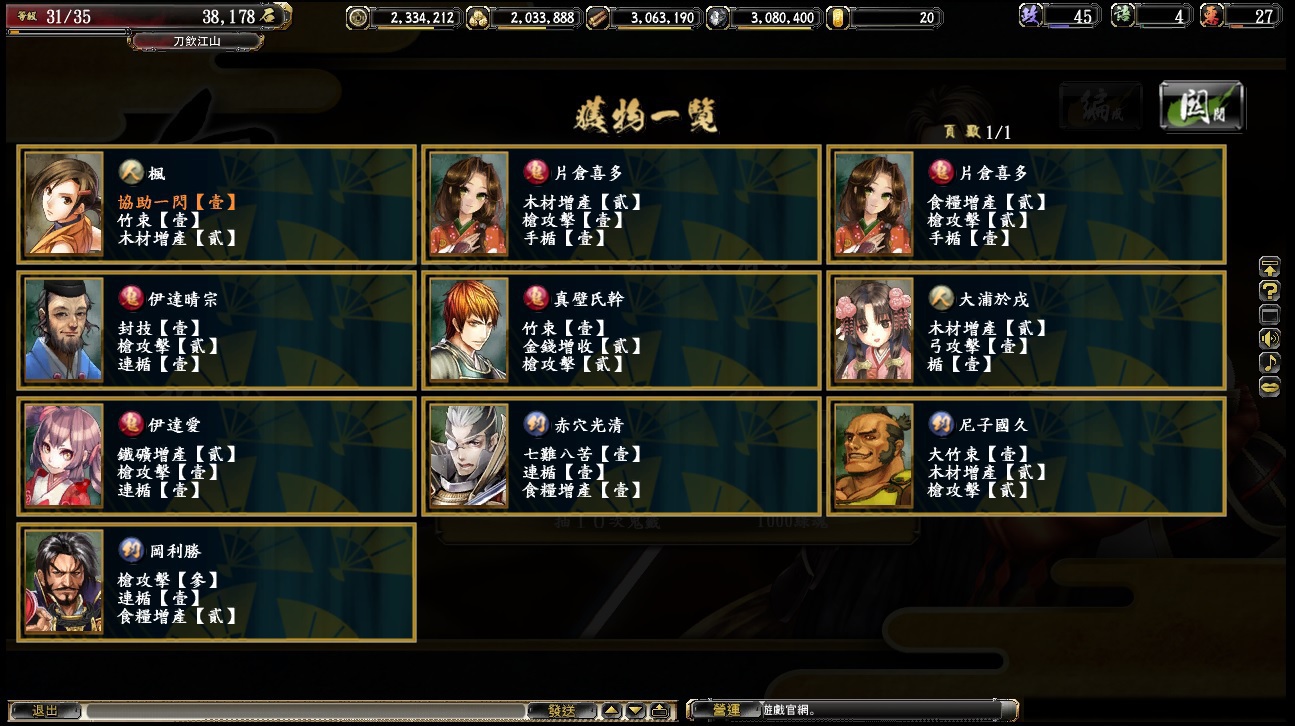1295x726 pixels.
Task: Click the 發送 send button
Action: point(561,711)
